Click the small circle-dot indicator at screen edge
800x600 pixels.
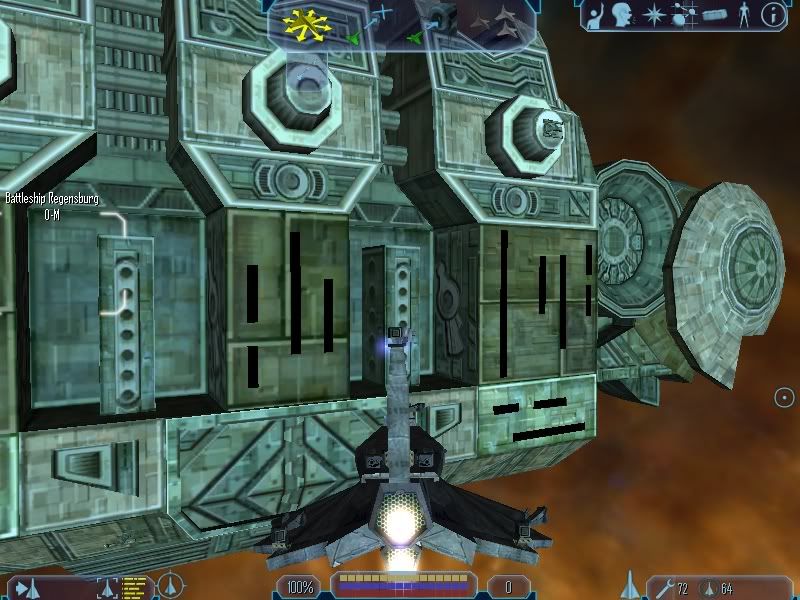point(784,398)
